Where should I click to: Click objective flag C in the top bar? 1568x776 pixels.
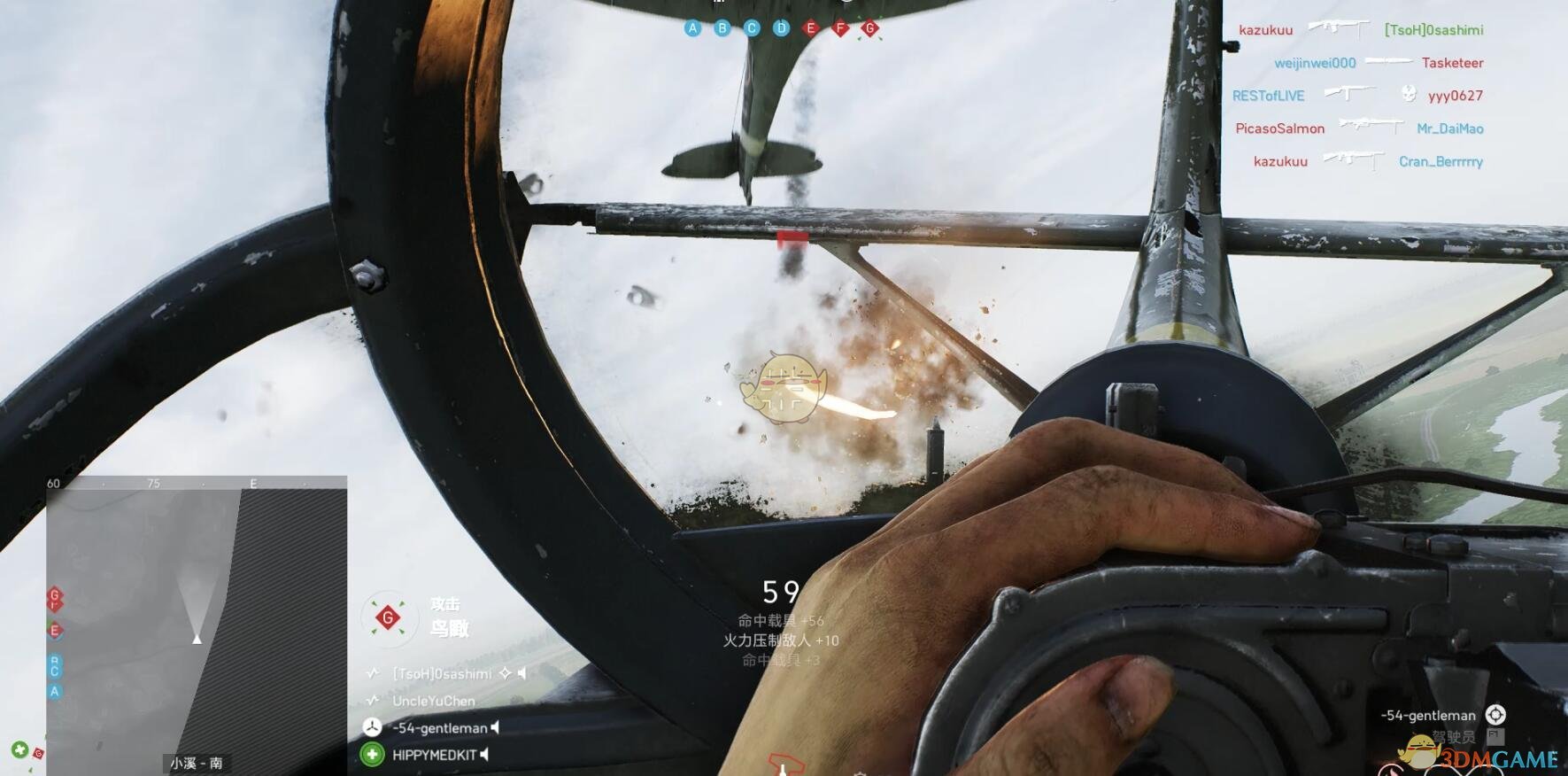click(x=752, y=28)
